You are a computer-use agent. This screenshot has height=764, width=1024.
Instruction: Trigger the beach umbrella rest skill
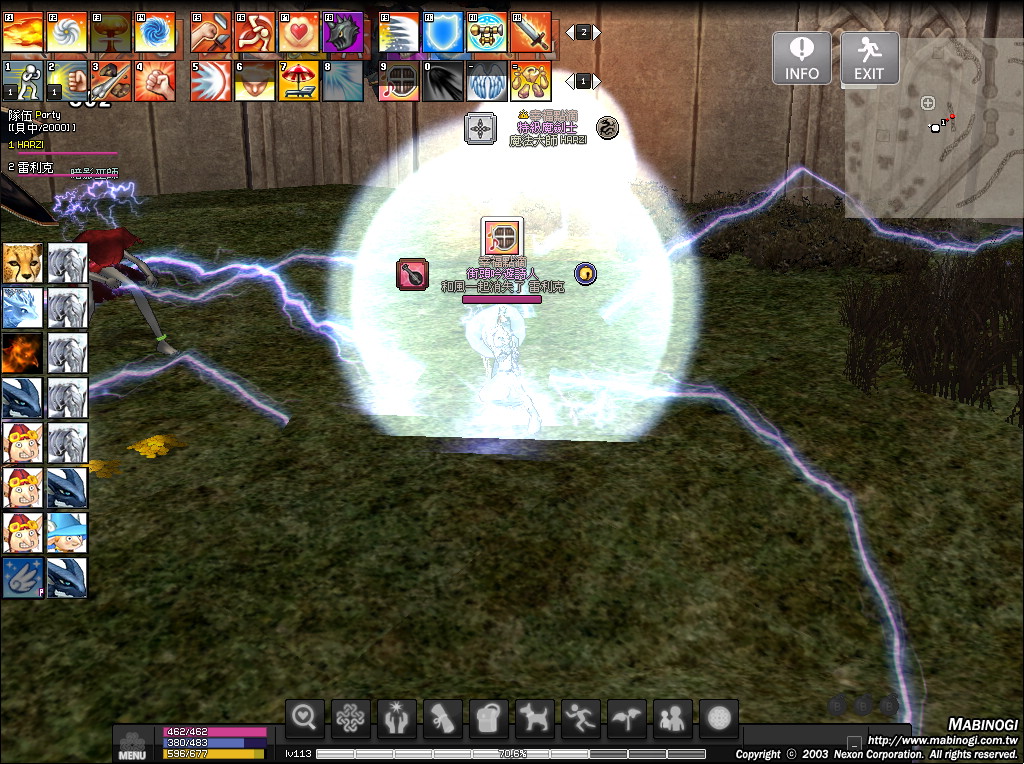click(x=298, y=81)
